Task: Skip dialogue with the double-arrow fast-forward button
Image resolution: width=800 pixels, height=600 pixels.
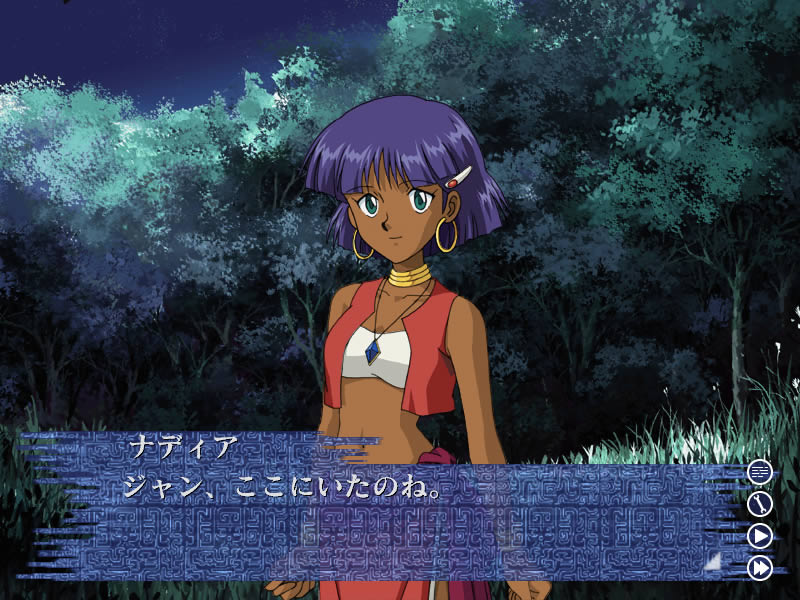Action: click(x=760, y=568)
